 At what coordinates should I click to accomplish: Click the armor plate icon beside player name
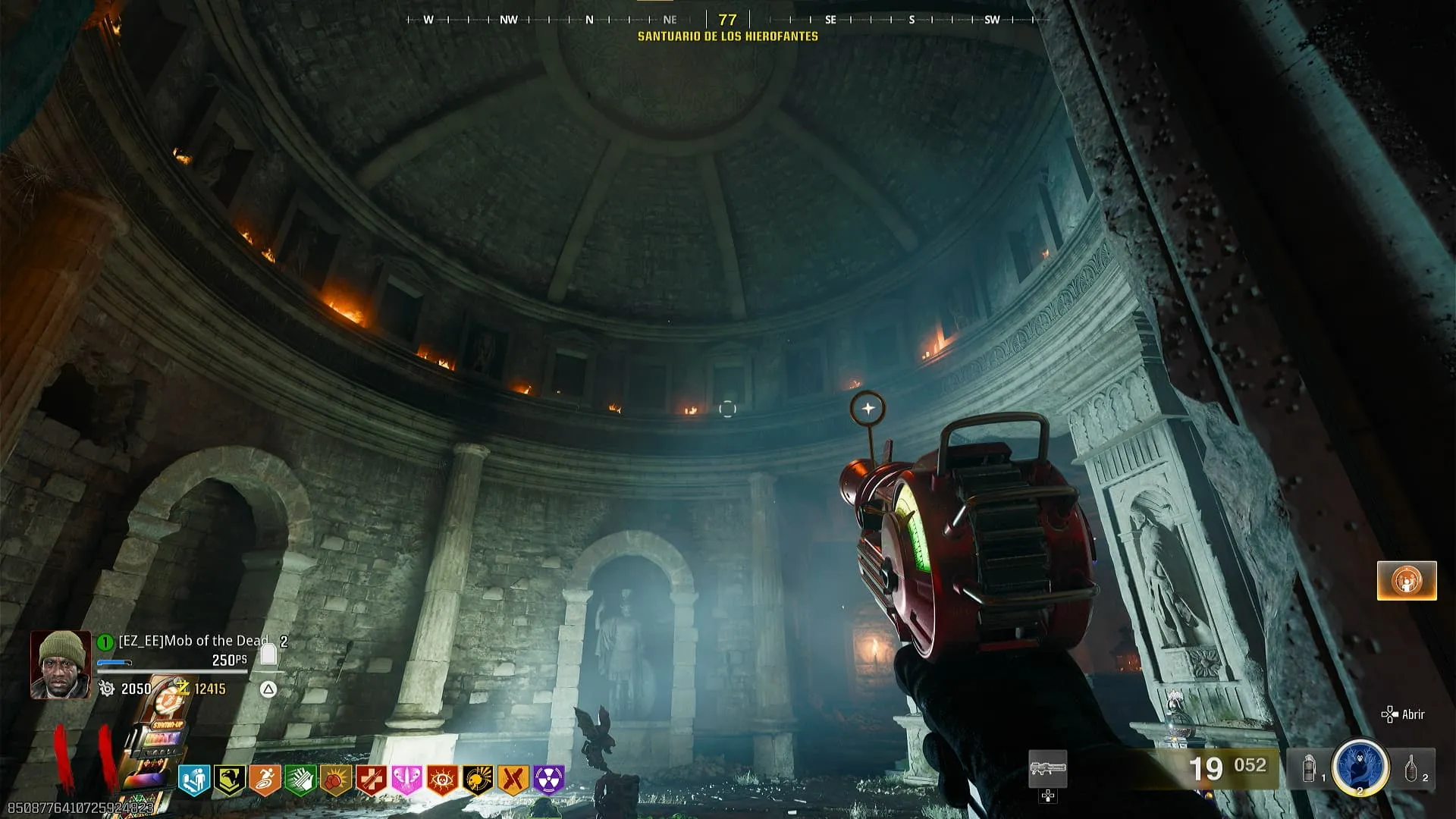click(x=268, y=654)
